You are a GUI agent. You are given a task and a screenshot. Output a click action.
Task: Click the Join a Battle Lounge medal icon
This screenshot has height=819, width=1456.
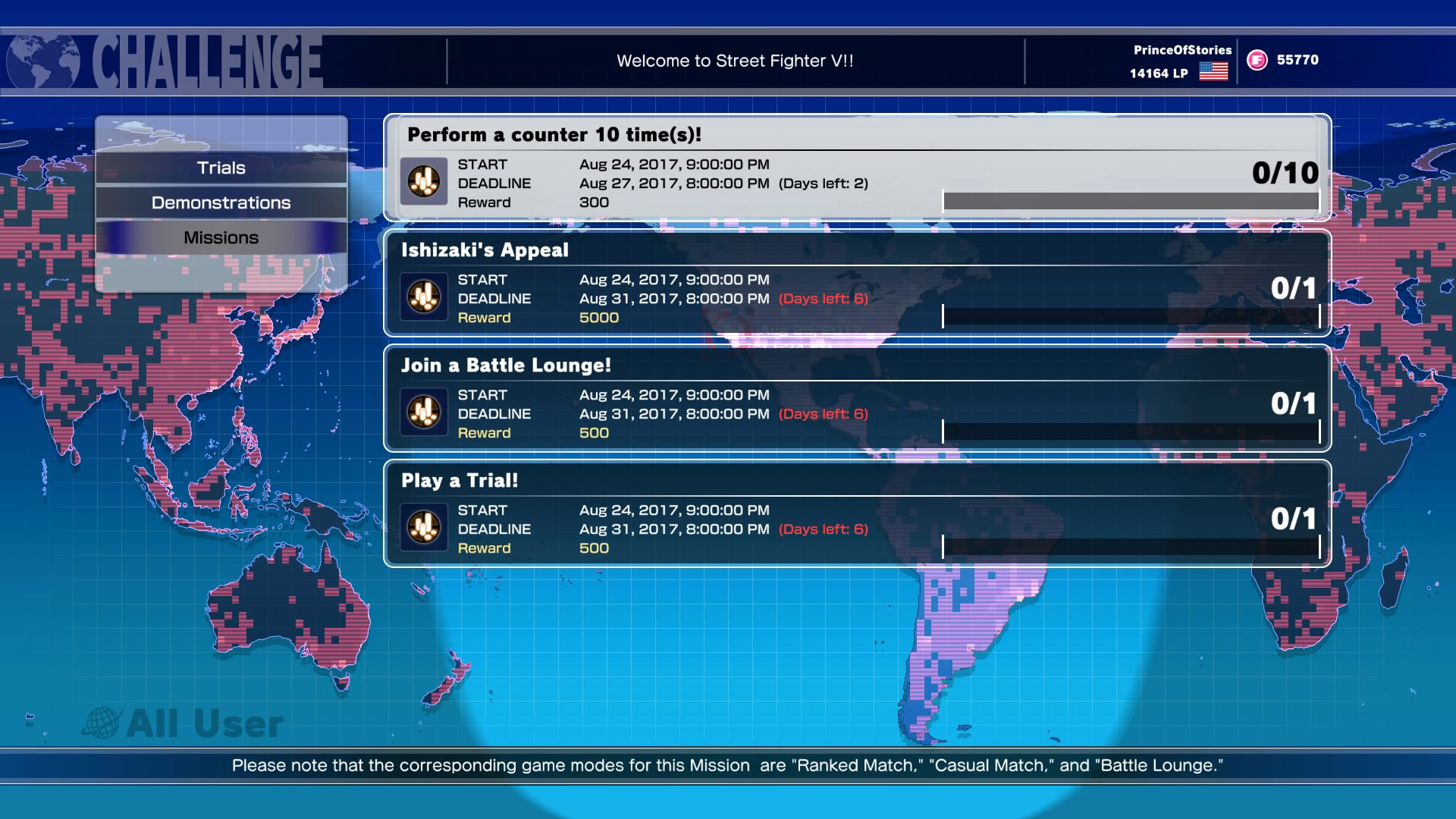(422, 413)
